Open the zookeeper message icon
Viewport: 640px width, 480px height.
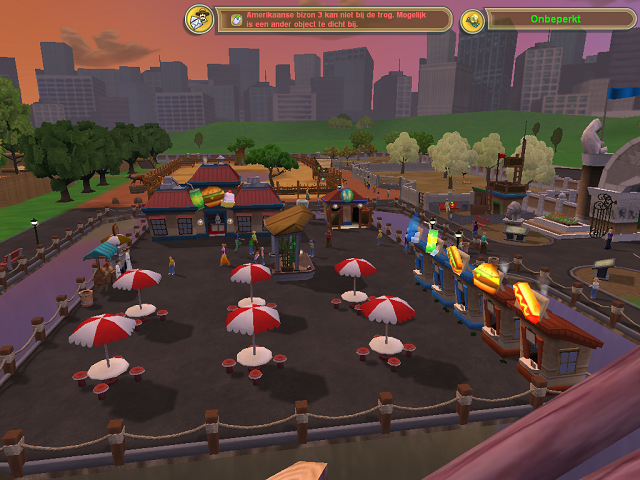pos(198,19)
